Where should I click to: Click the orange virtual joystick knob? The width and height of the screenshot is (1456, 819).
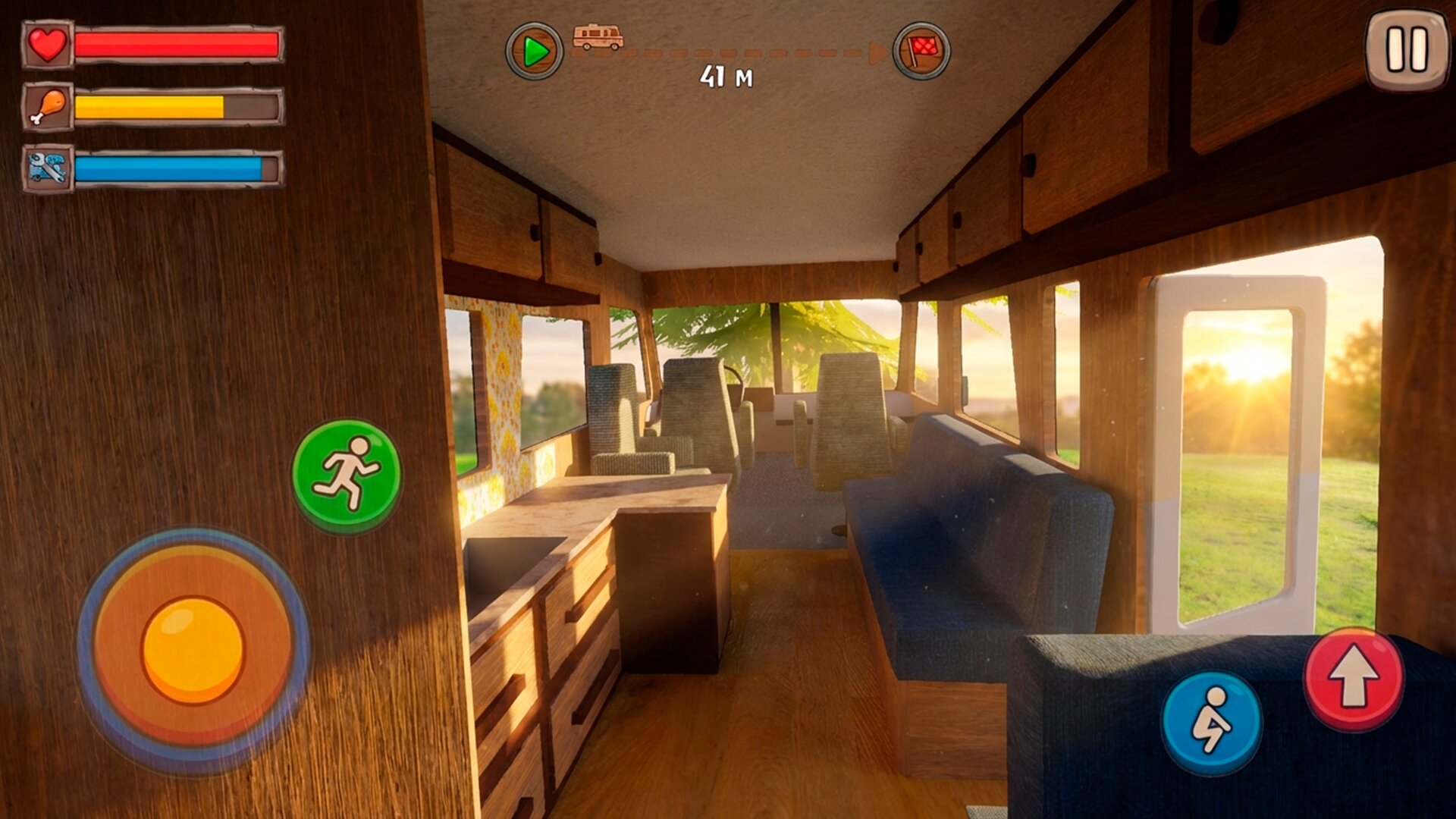coord(193,650)
